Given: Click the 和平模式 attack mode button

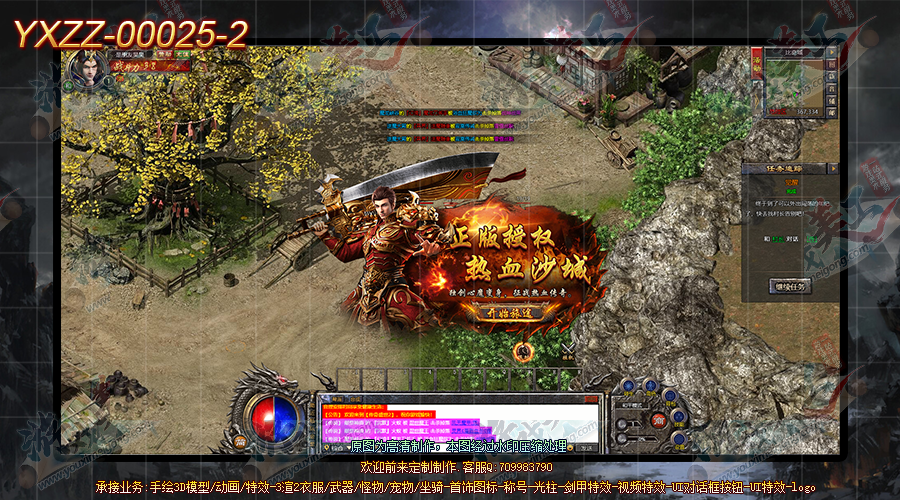Looking at the screenshot, I should (630, 406).
